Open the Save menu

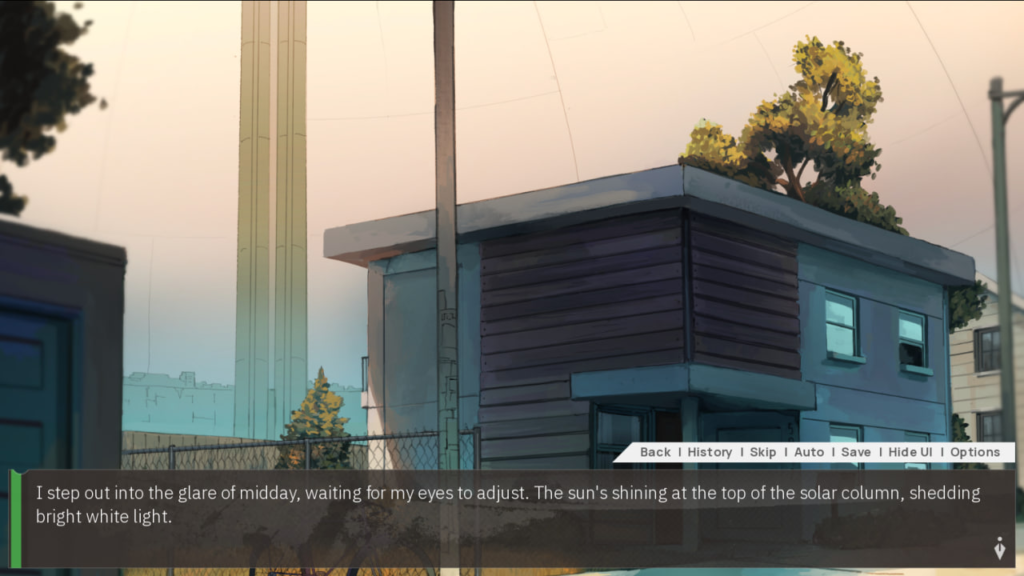point(855,452)
